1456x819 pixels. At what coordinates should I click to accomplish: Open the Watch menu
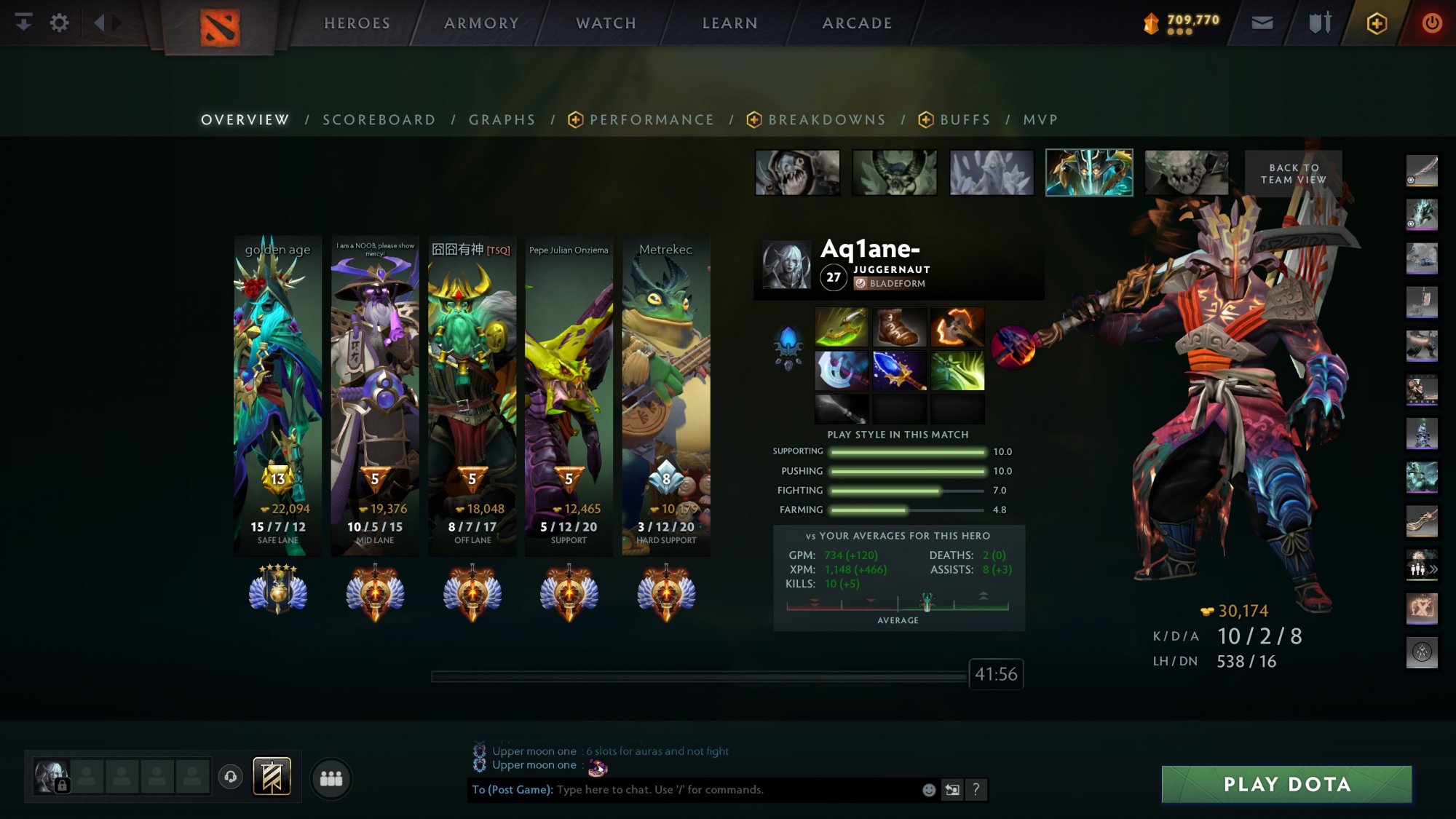(x=606, y=23)
